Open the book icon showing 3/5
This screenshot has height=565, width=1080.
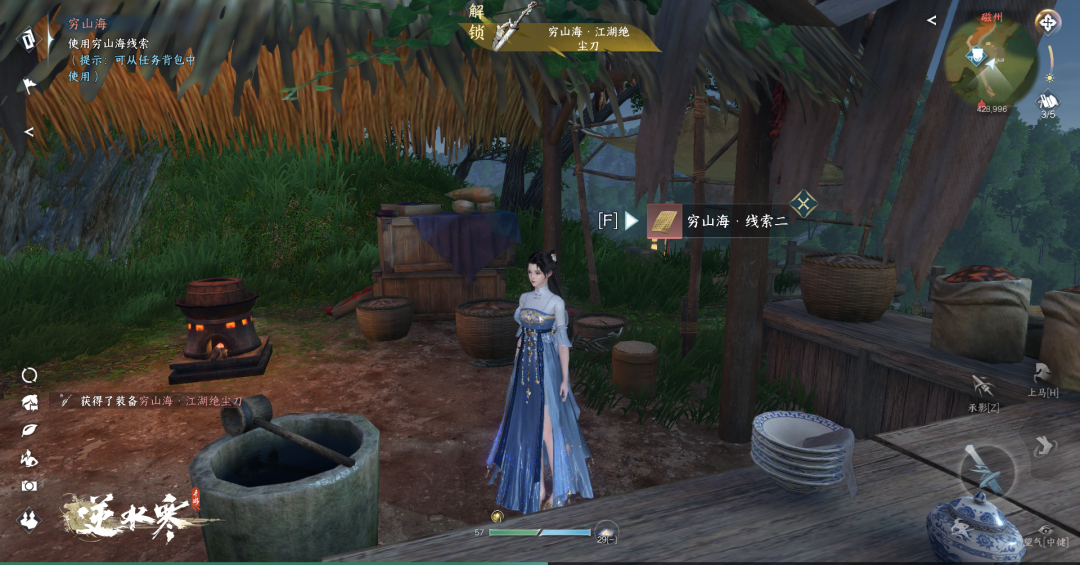1047,103
